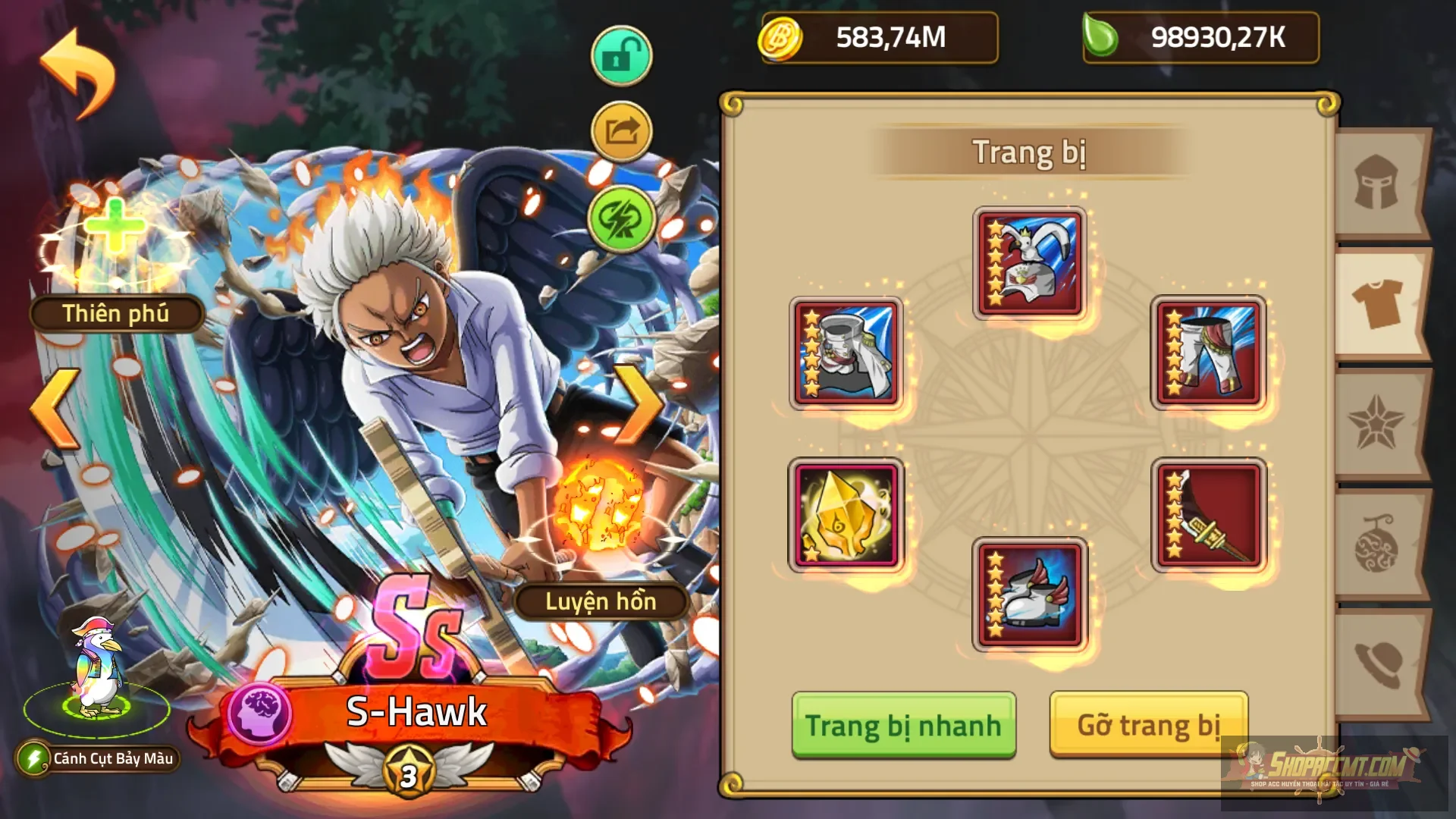
Task: Click the green reset/swap circular icon
Action: tap(620, 220)
